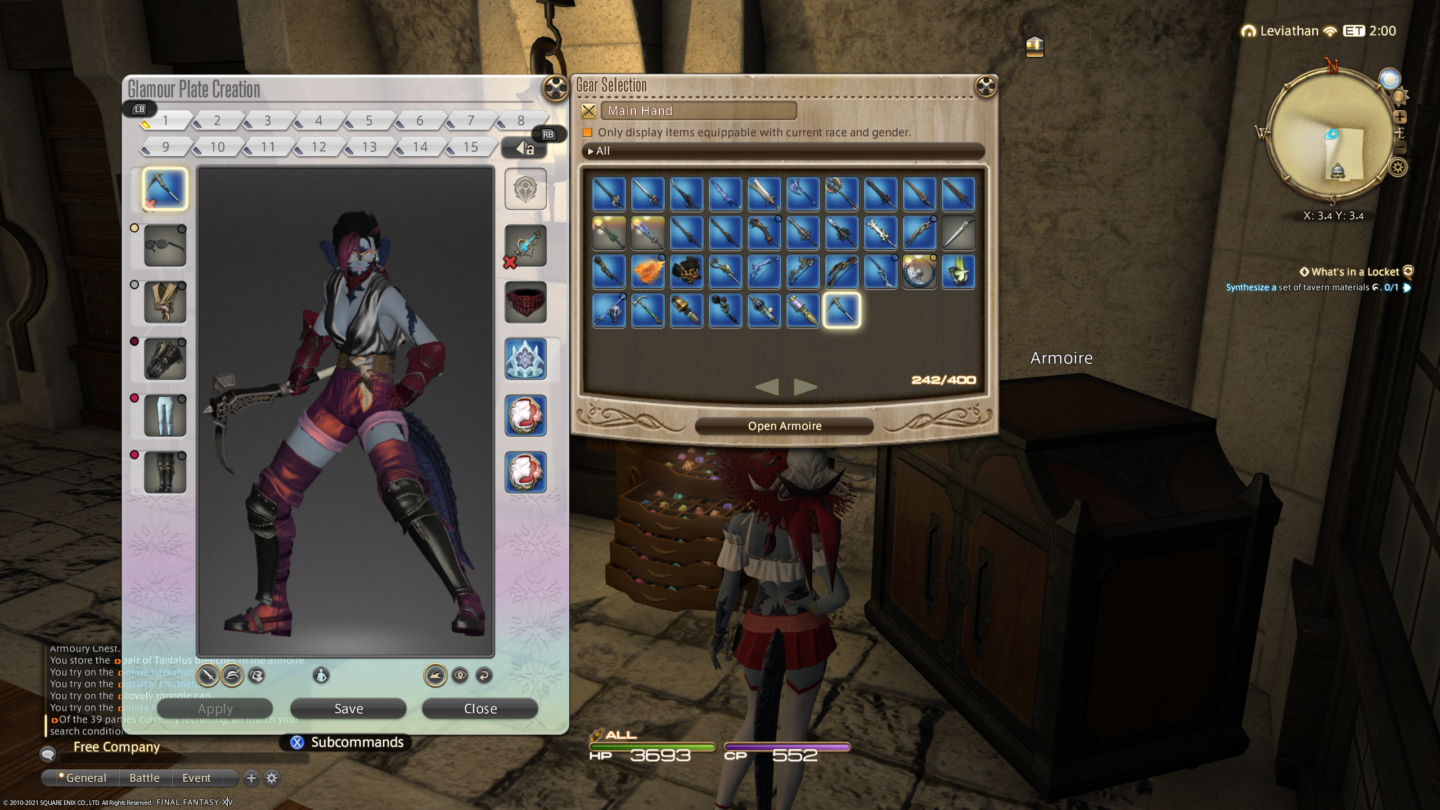
Task: Switch to glamour plate tab 2
Action: pos(215,119)
